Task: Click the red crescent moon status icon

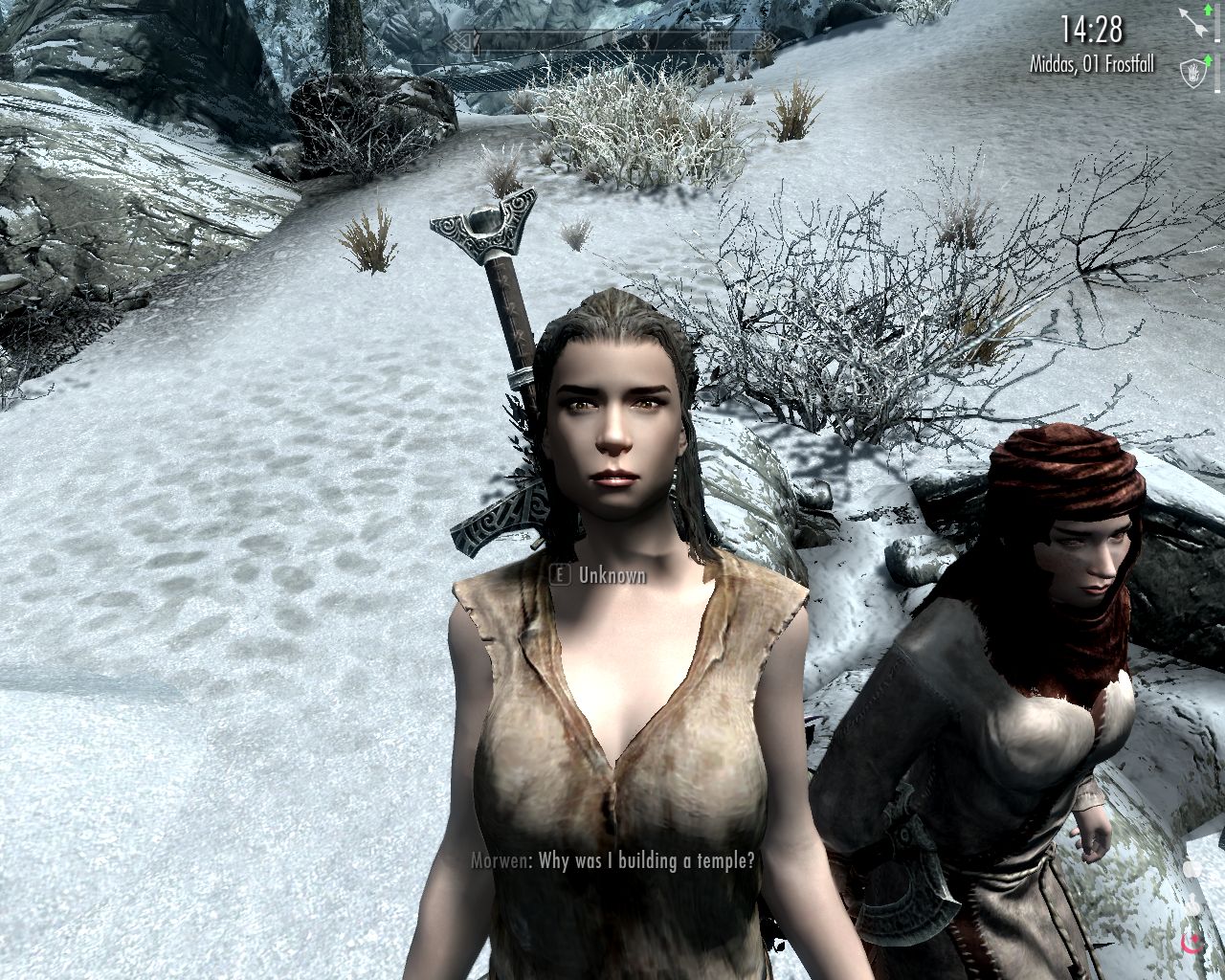Action: coord(1192,947)
